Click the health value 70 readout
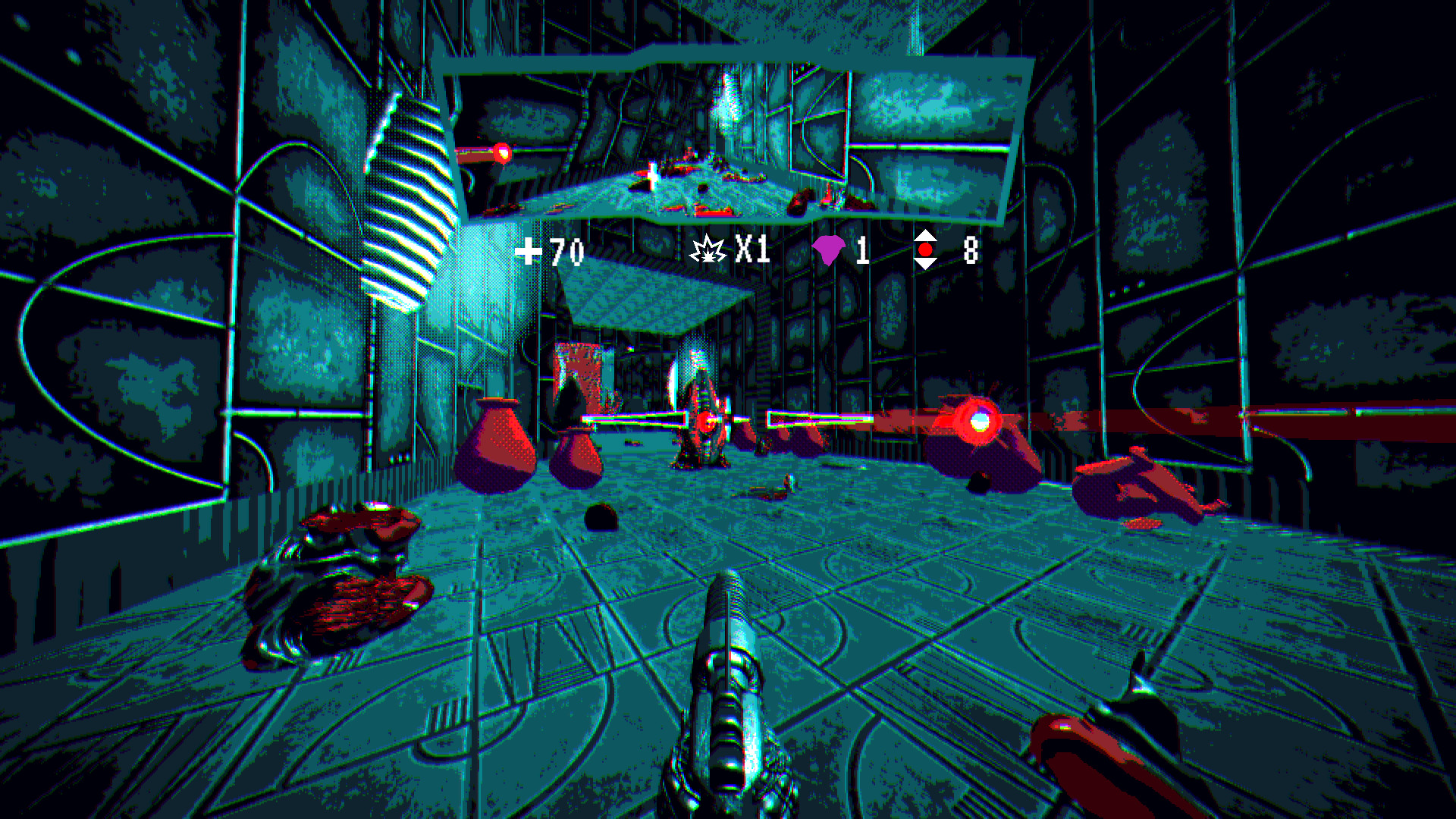Viewport: 1456px width, 819px height. (565, 251)
